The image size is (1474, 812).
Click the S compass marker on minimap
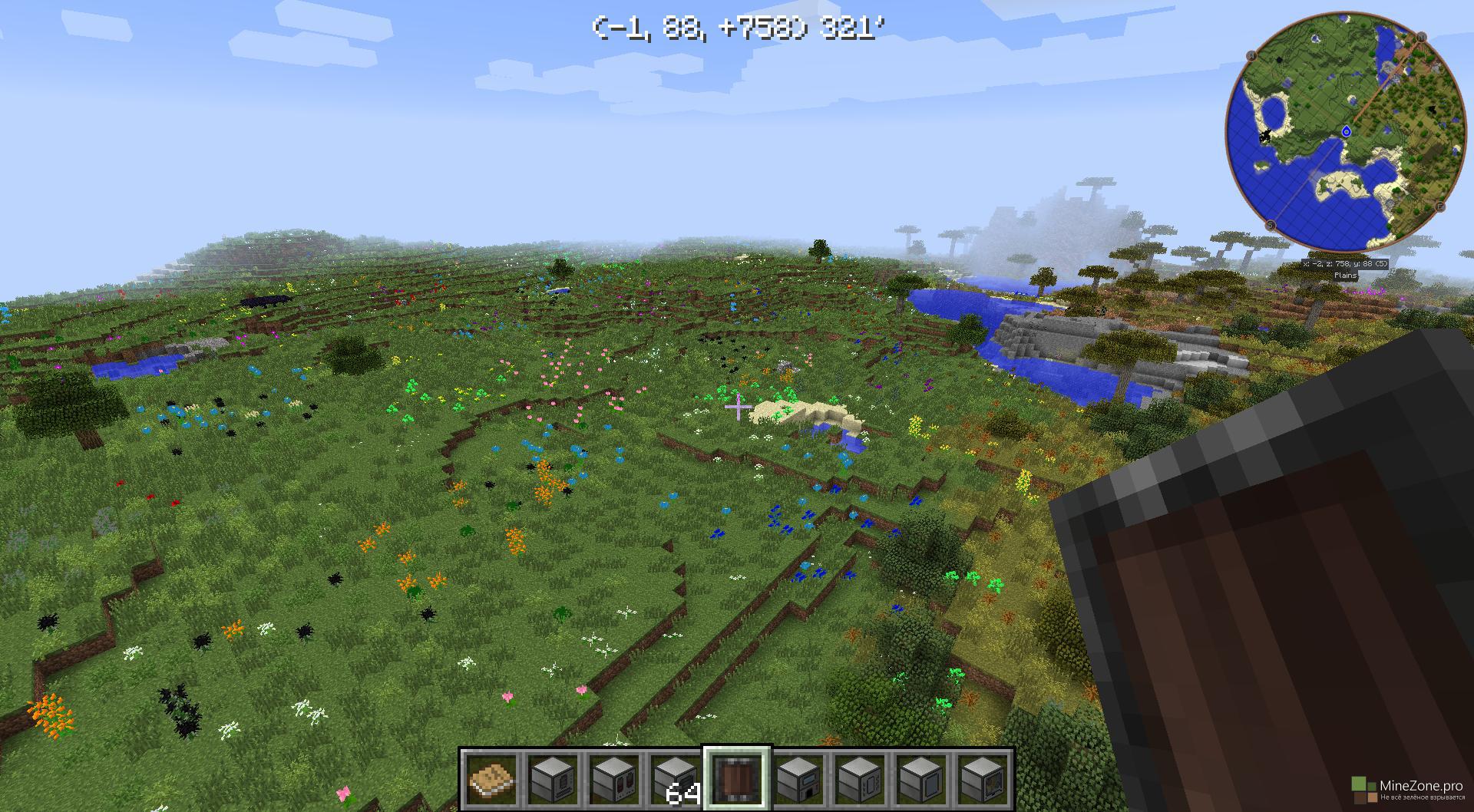point(1271,225)
